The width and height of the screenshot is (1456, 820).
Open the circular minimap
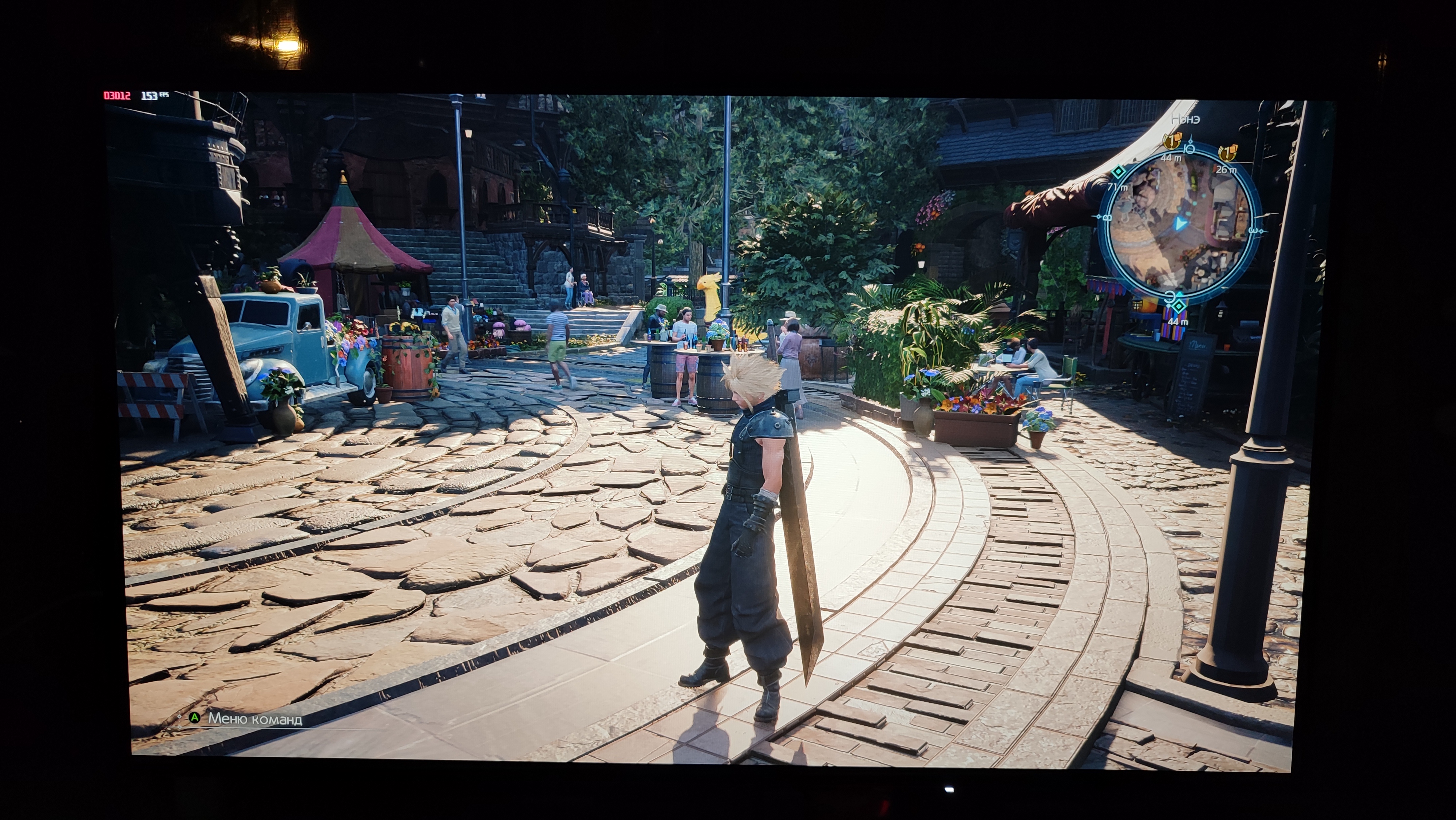(1180, 223)
